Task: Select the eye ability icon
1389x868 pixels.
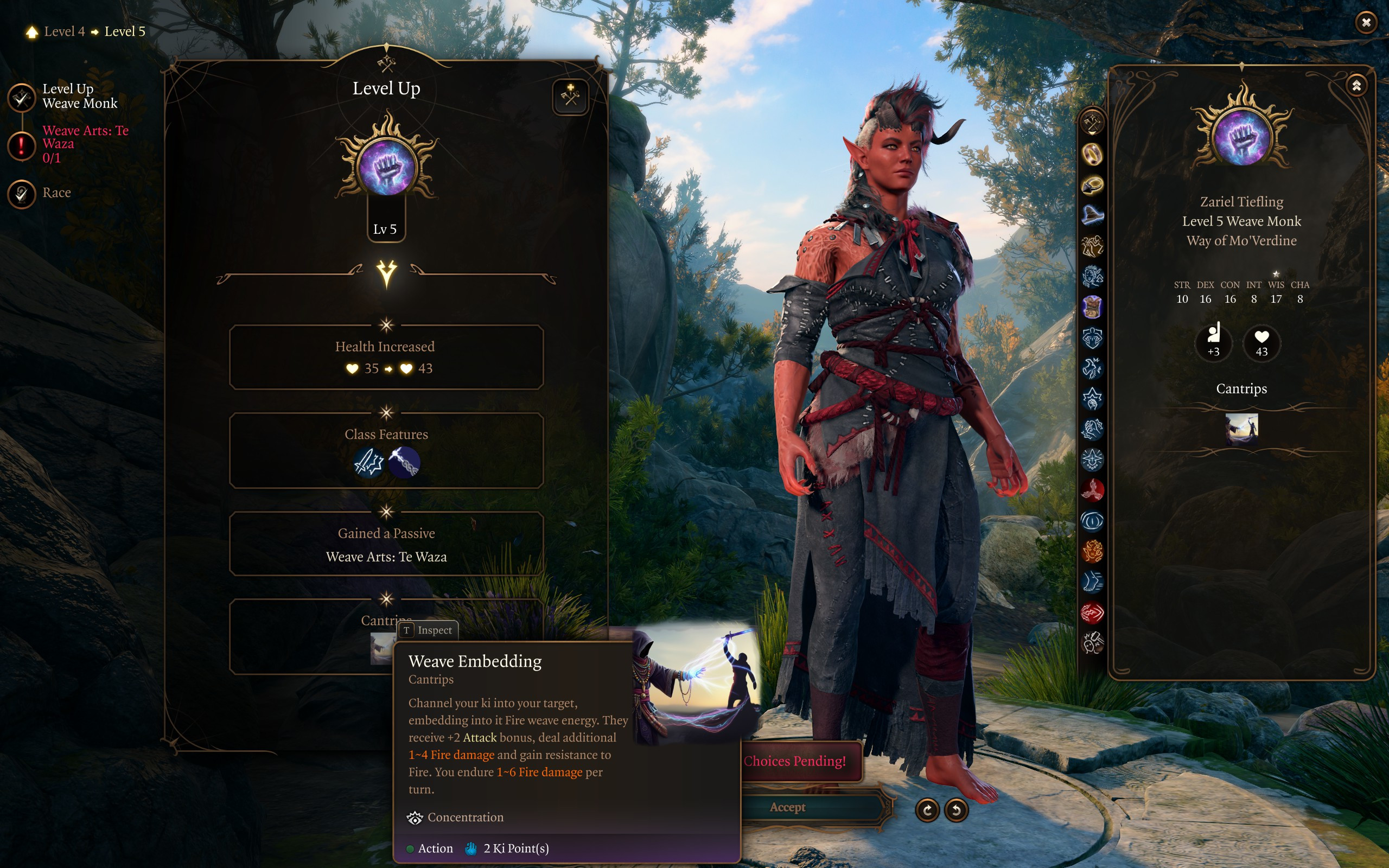Action: [x=1092, y=521]
